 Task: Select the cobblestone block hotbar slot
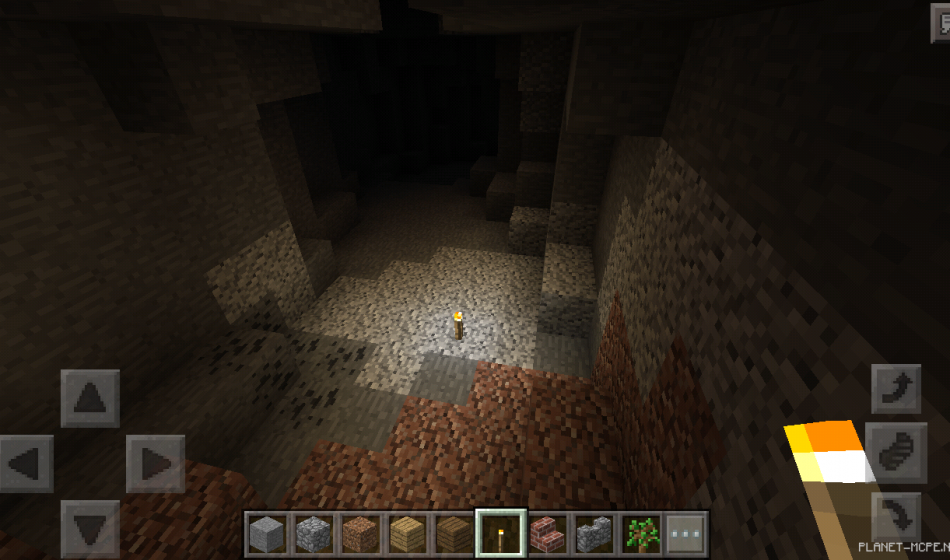313,533
